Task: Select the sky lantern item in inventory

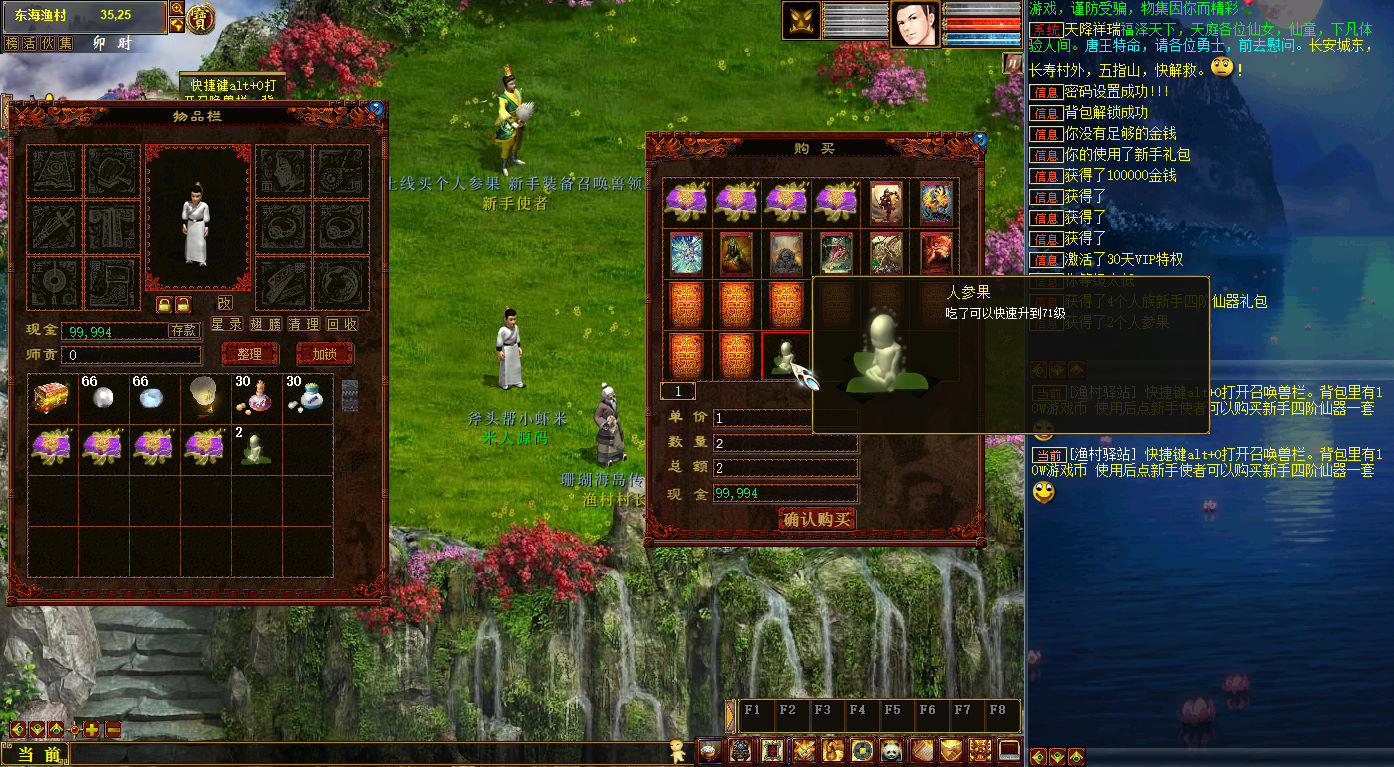Action: [205, 398]
